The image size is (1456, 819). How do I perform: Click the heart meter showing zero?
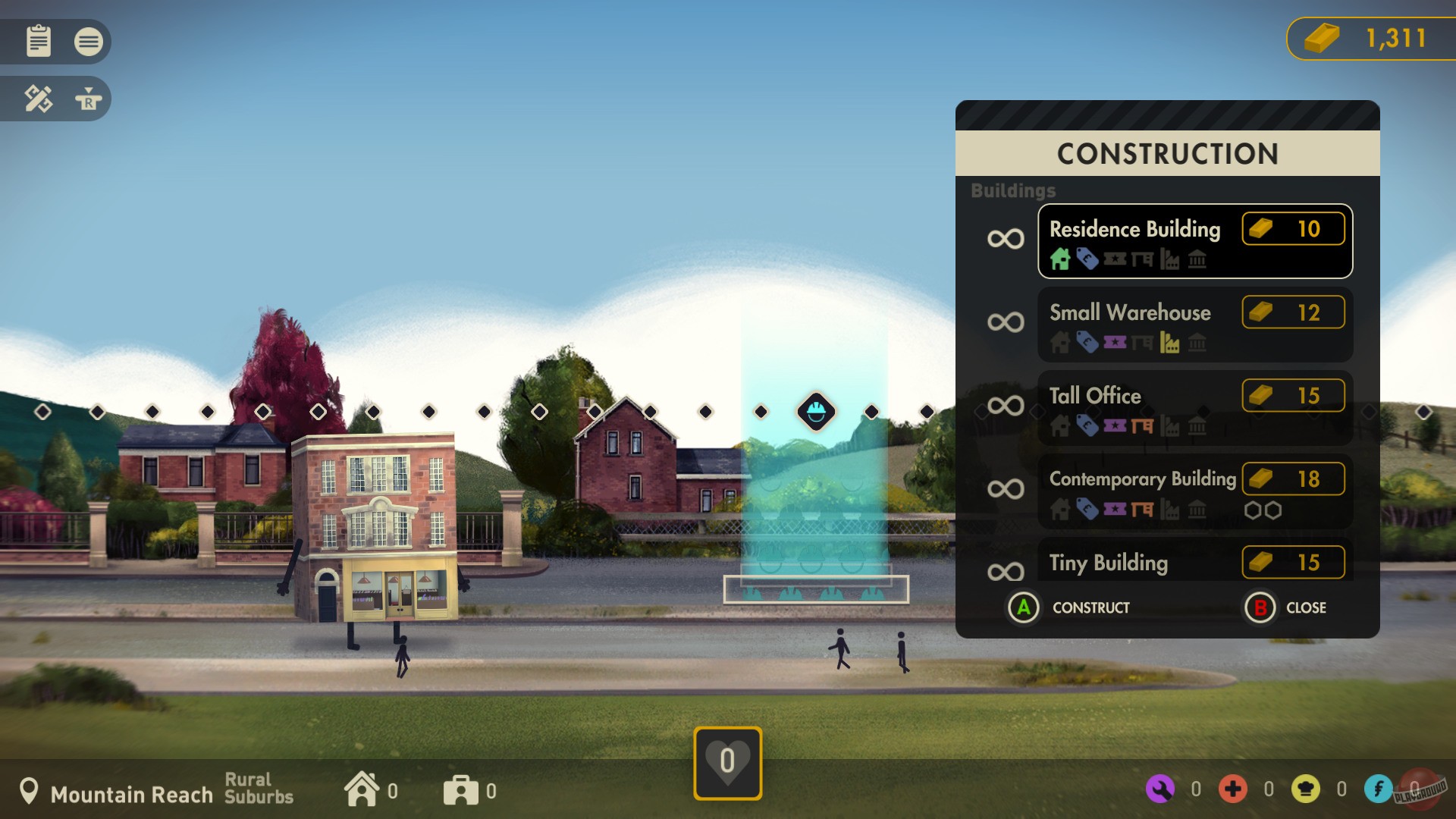click(726, 762)
